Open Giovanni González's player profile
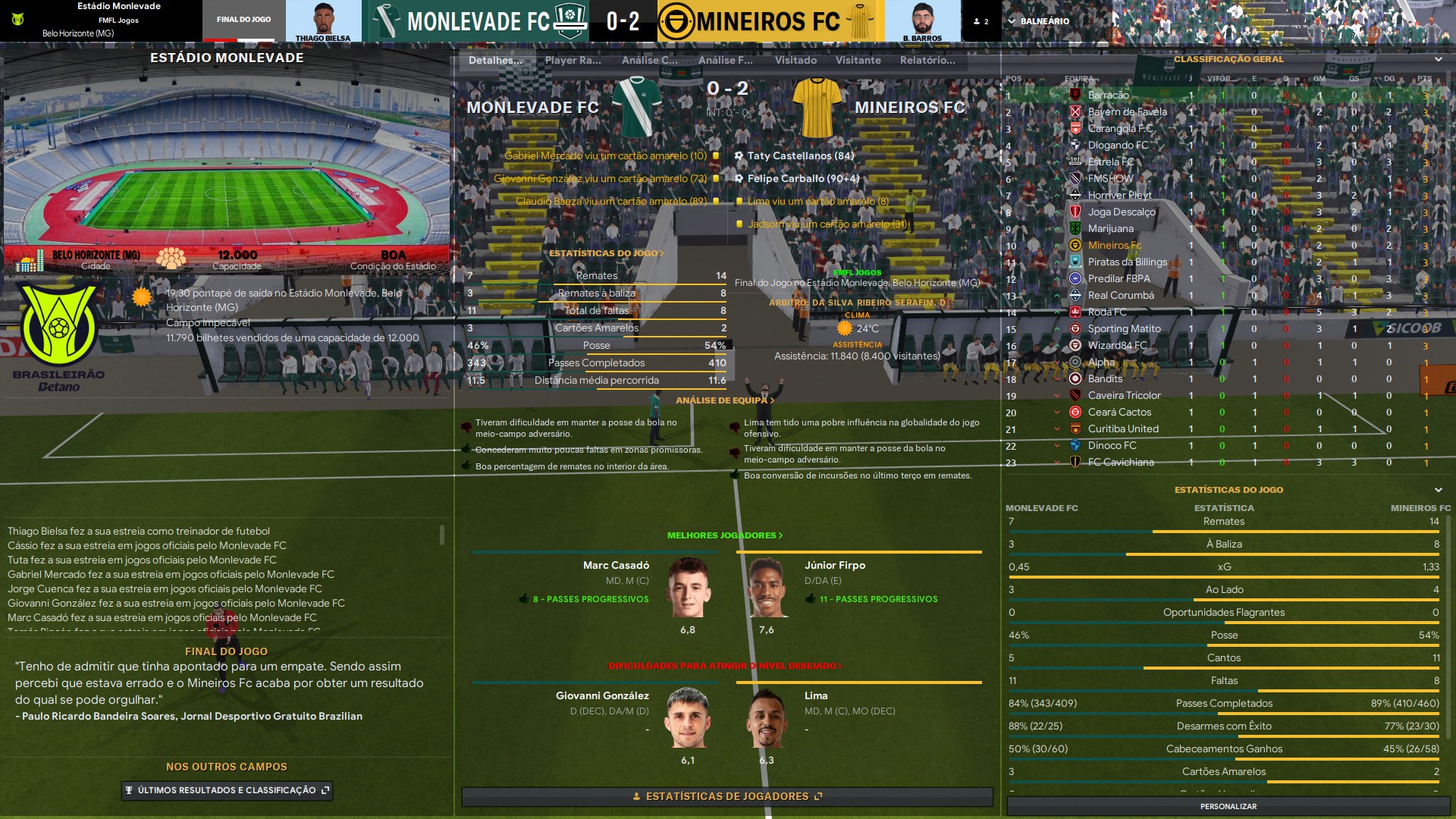This screenshot has height=819, width=1456. [x=602, y=696]
